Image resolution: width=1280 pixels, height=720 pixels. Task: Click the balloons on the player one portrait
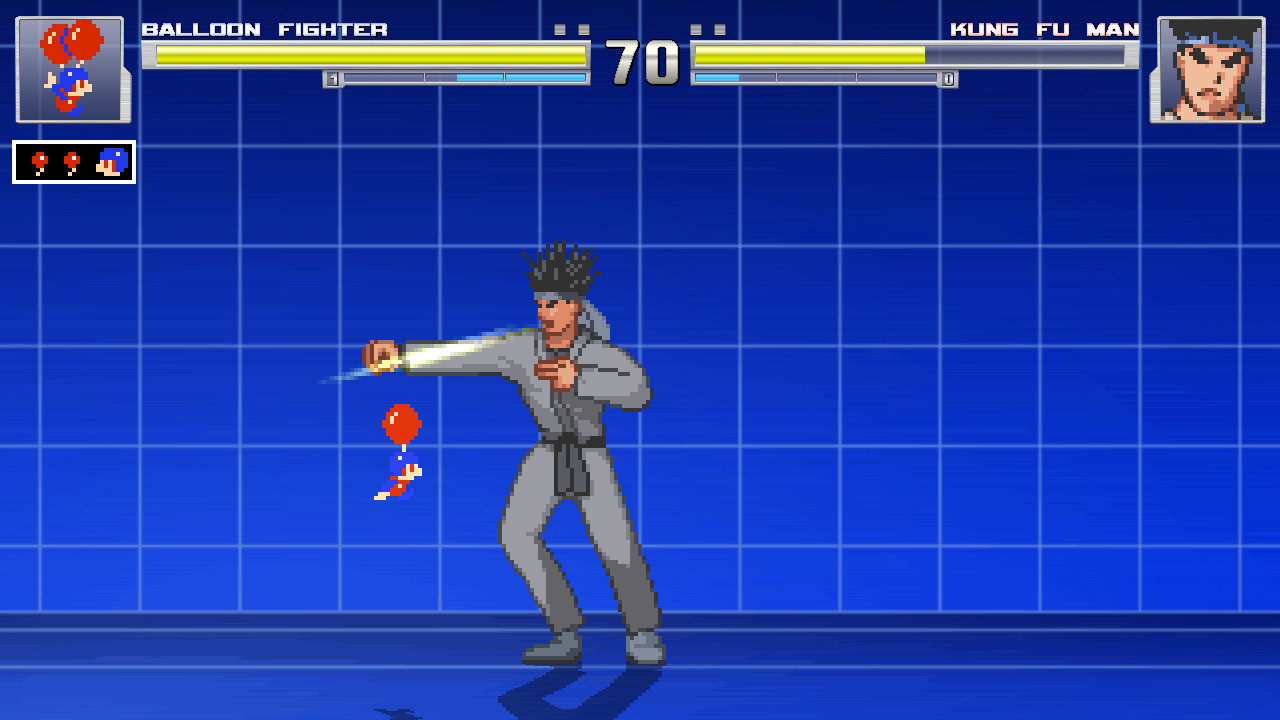[72, 40]
